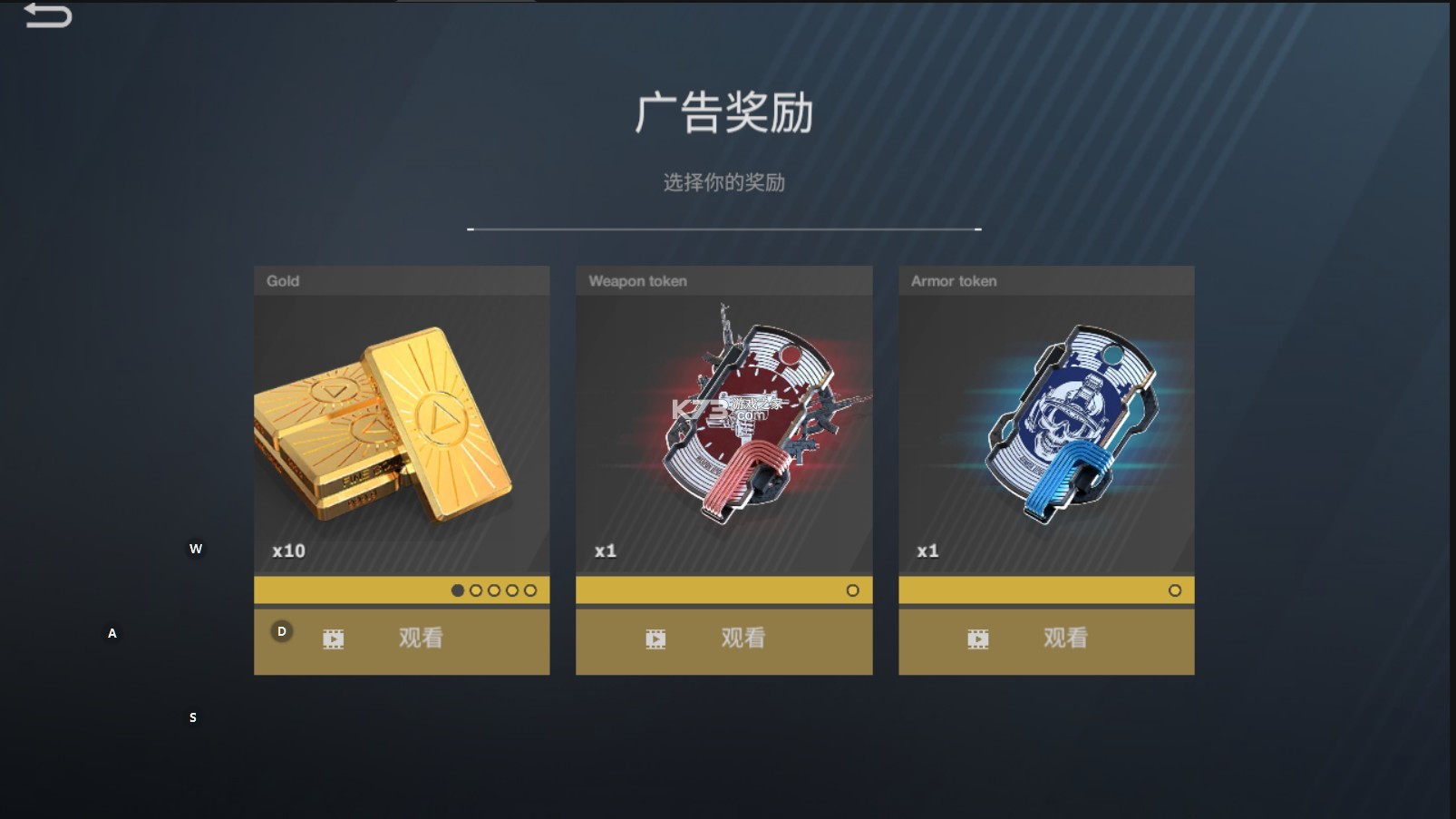Click the progress circle on Armor token bar
This screenshot has height=819, width=1456.
(1176, 590)
